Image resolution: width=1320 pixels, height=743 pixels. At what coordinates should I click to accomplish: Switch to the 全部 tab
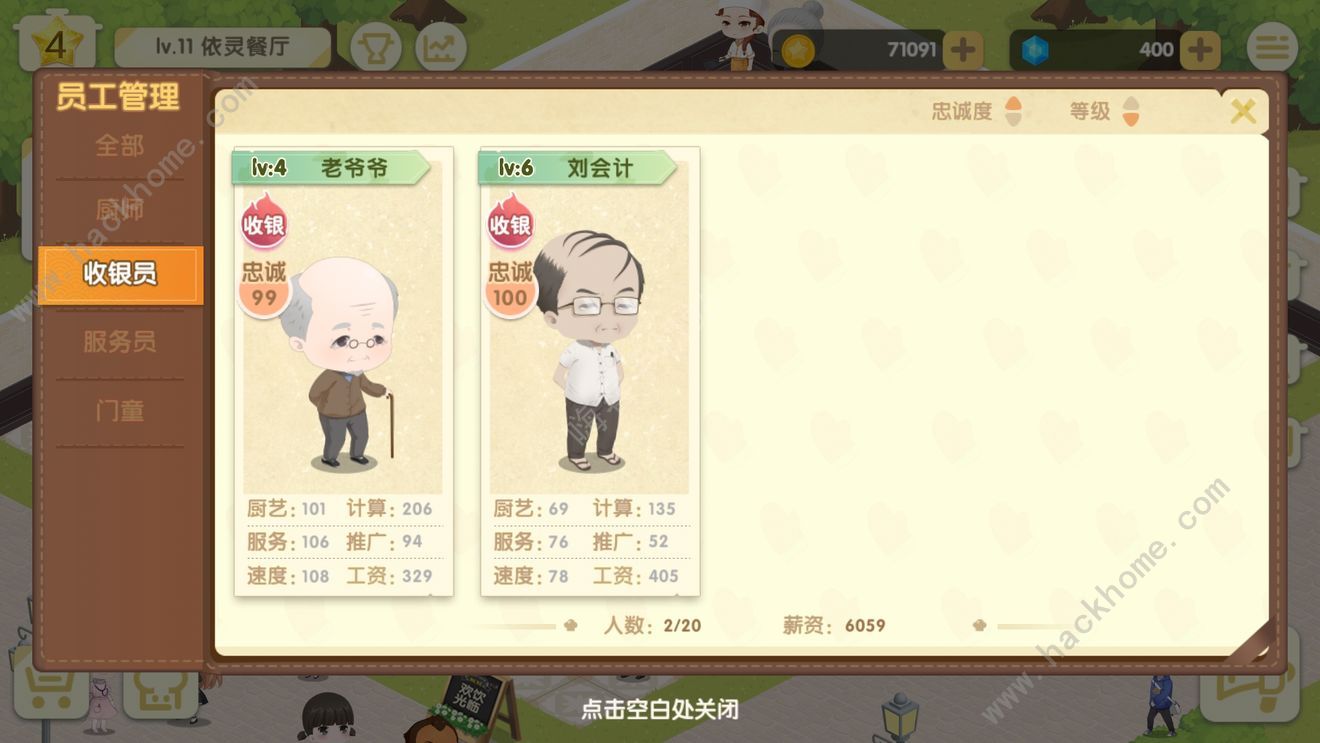(120, 146)
